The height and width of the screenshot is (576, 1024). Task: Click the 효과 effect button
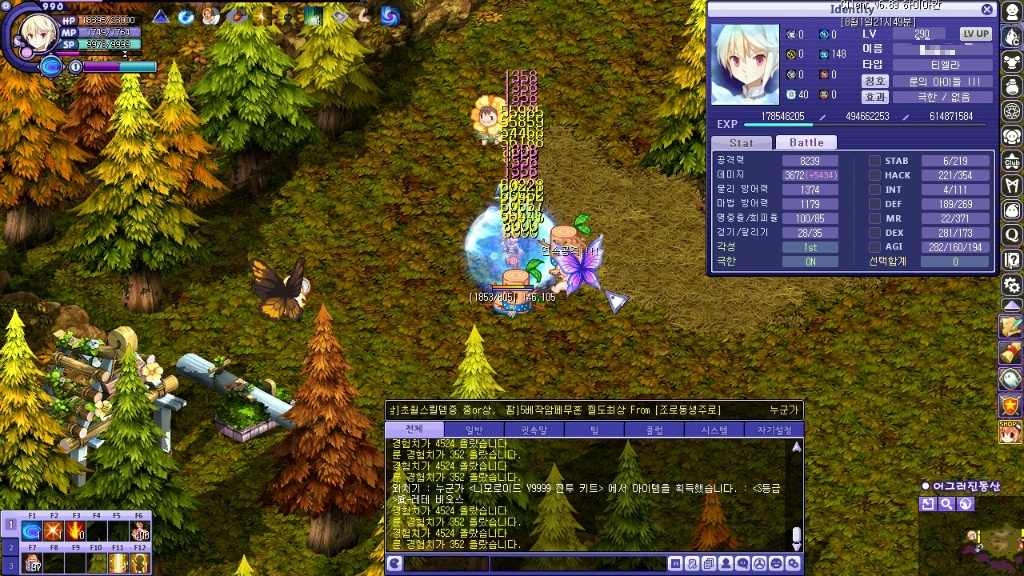(x=875, y=97)
